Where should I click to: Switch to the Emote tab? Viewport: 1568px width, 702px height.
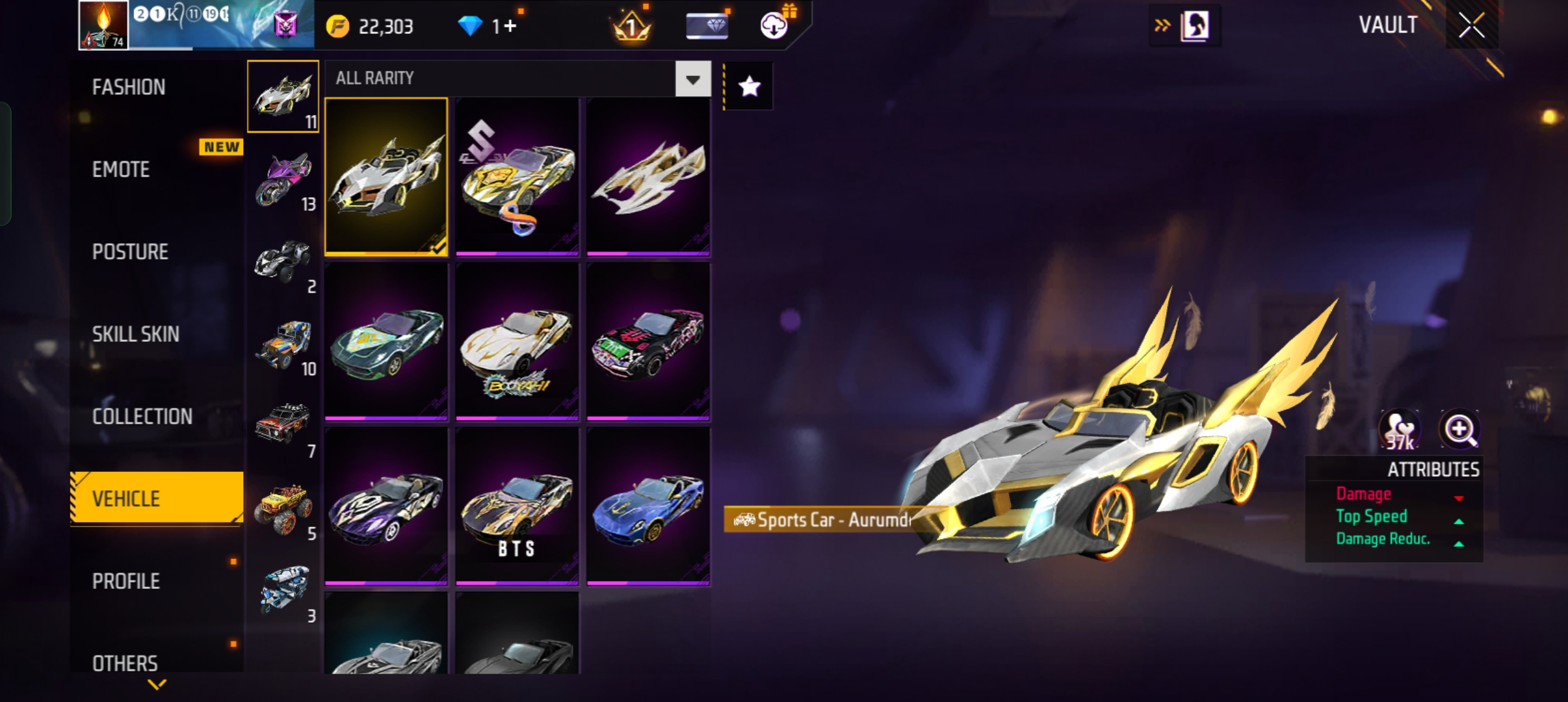coord(122,170)
